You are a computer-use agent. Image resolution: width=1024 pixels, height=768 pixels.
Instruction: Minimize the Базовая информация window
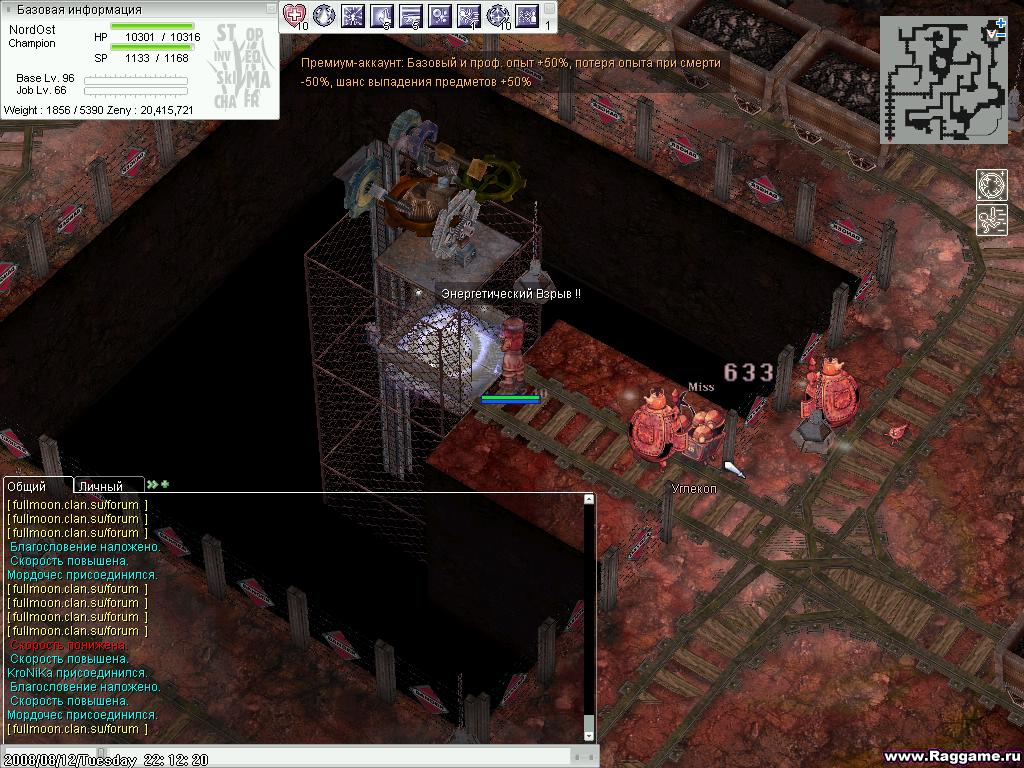pos(270,9)
